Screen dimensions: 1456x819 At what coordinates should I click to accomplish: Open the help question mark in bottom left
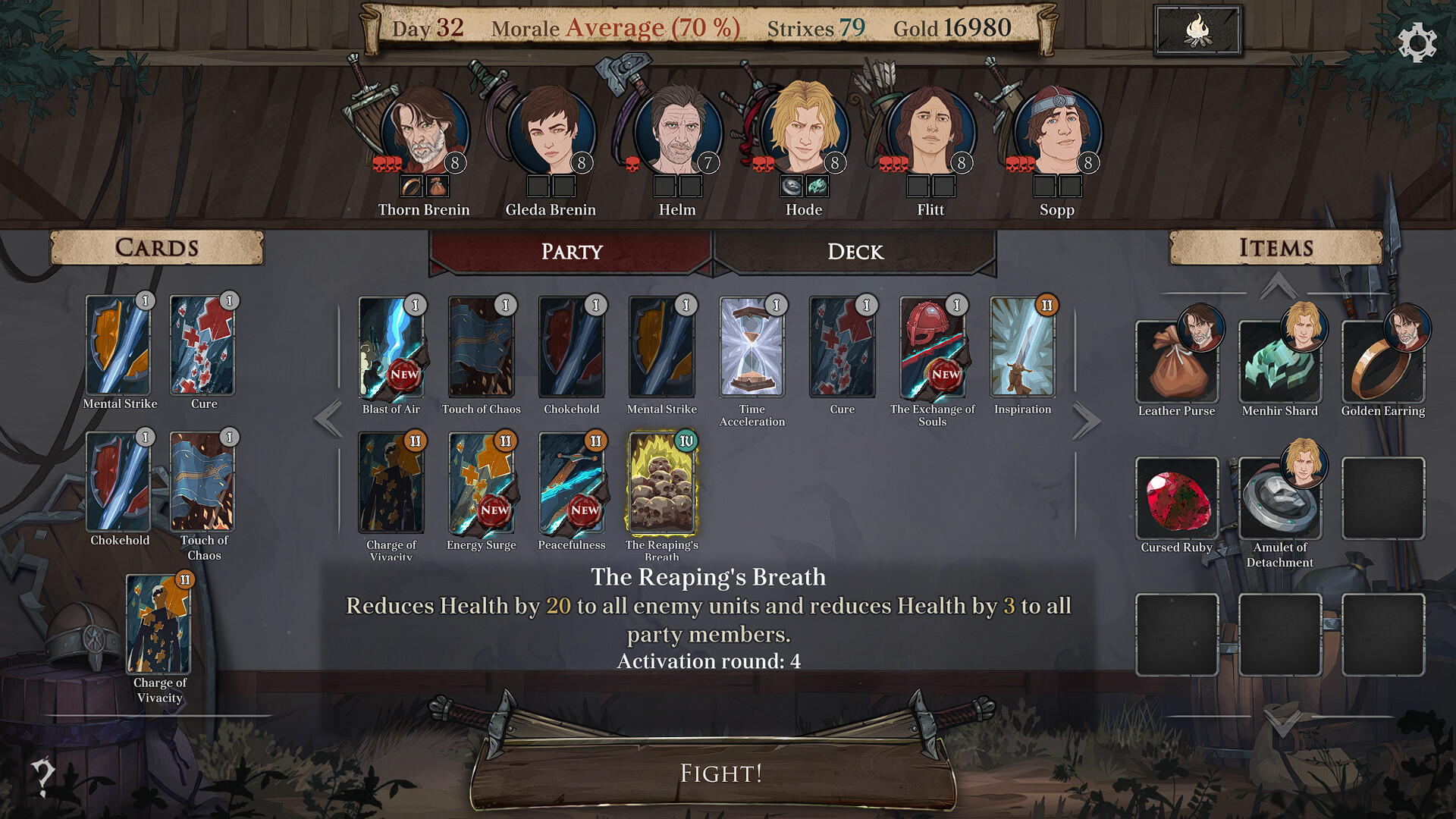coord(42,775)
